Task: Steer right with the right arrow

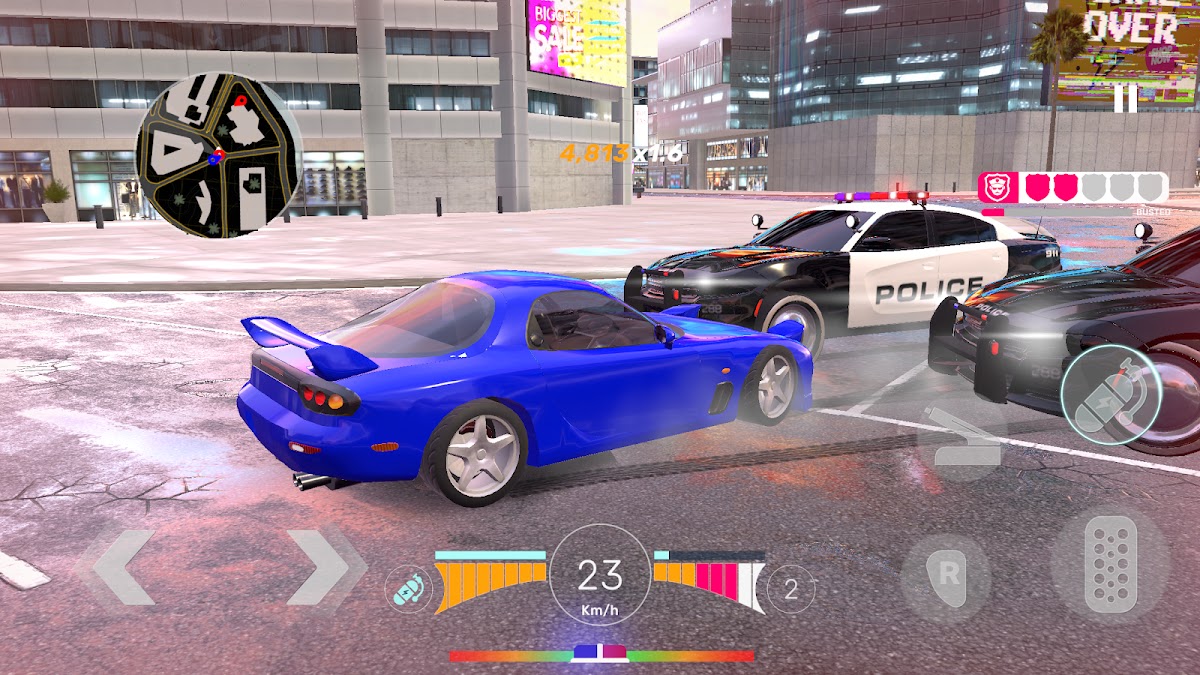Action: [319, 568]
